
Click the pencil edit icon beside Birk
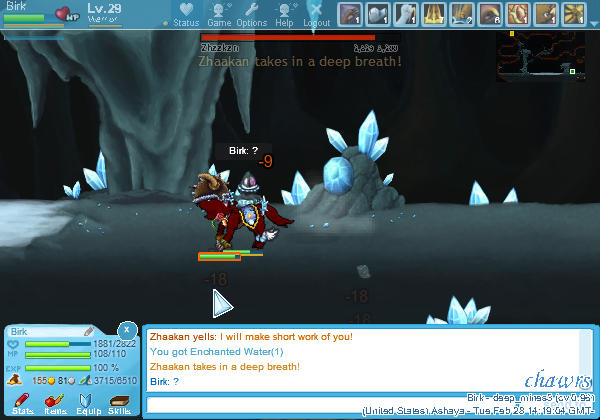pyautogui.click(x=89, y=330)
